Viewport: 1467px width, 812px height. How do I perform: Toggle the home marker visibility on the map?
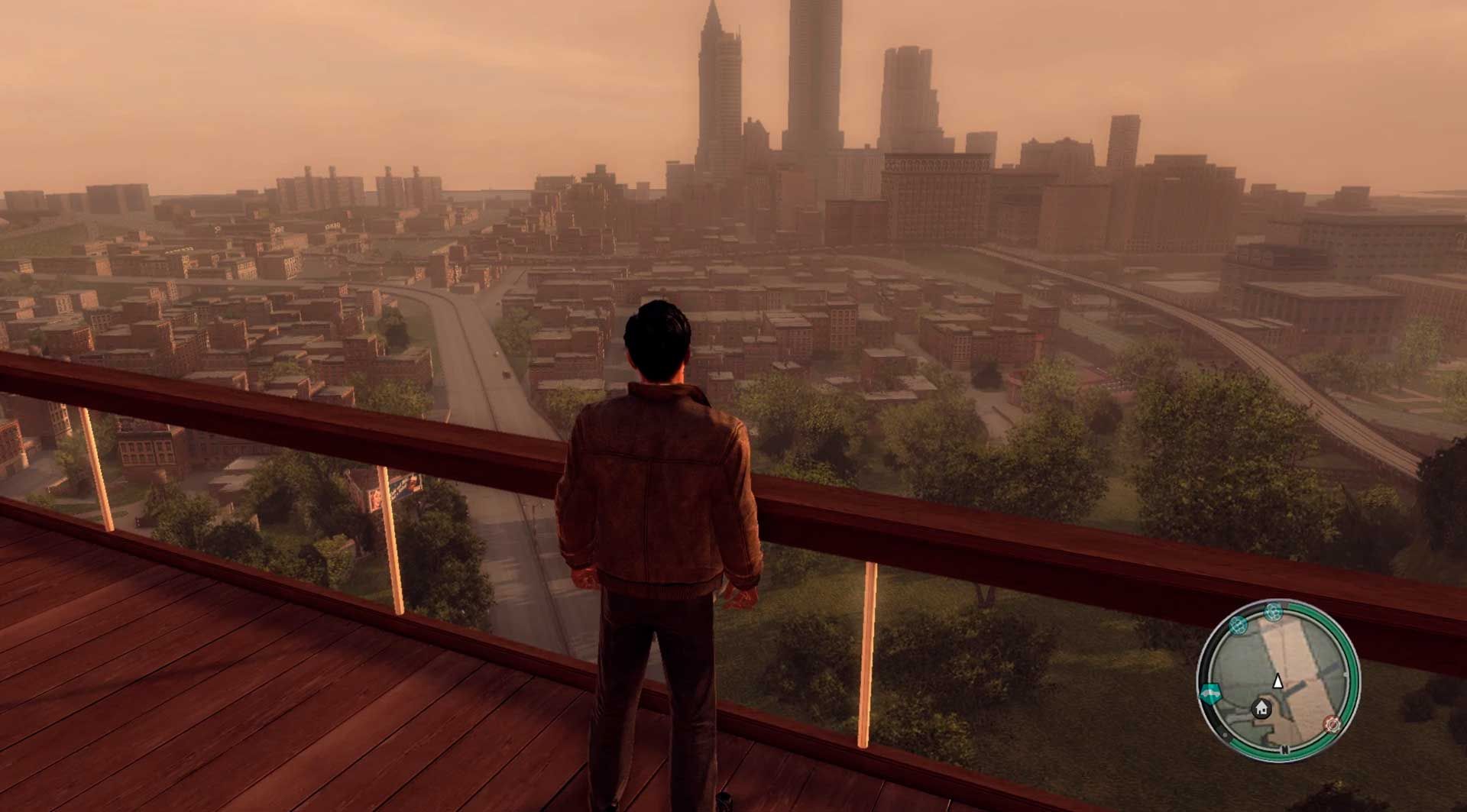click(1261, 707)
